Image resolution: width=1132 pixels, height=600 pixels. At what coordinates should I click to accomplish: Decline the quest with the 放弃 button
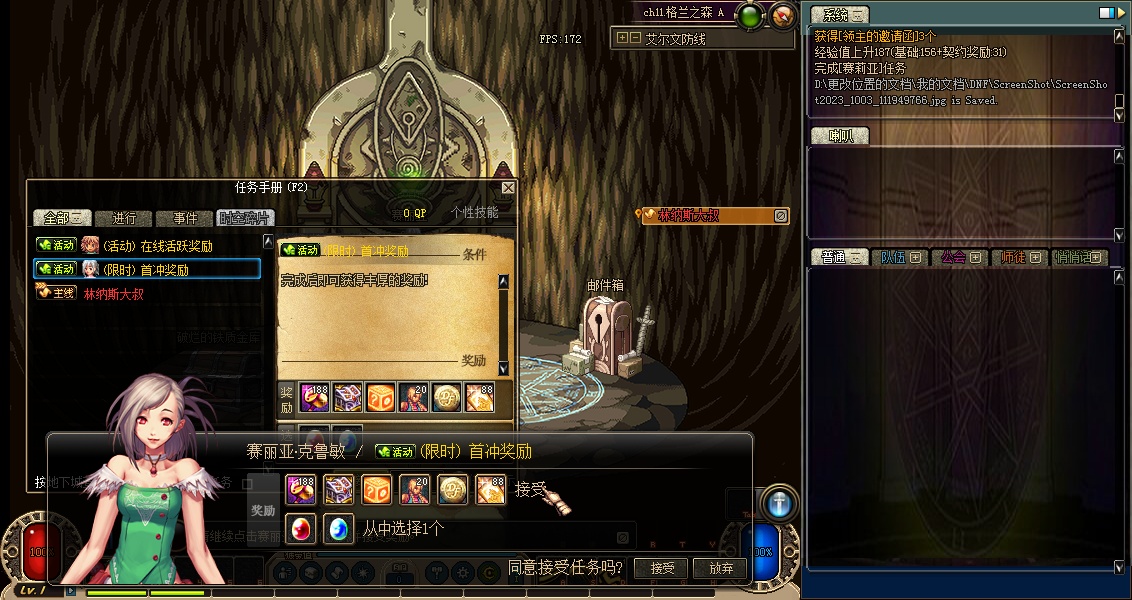720,568
